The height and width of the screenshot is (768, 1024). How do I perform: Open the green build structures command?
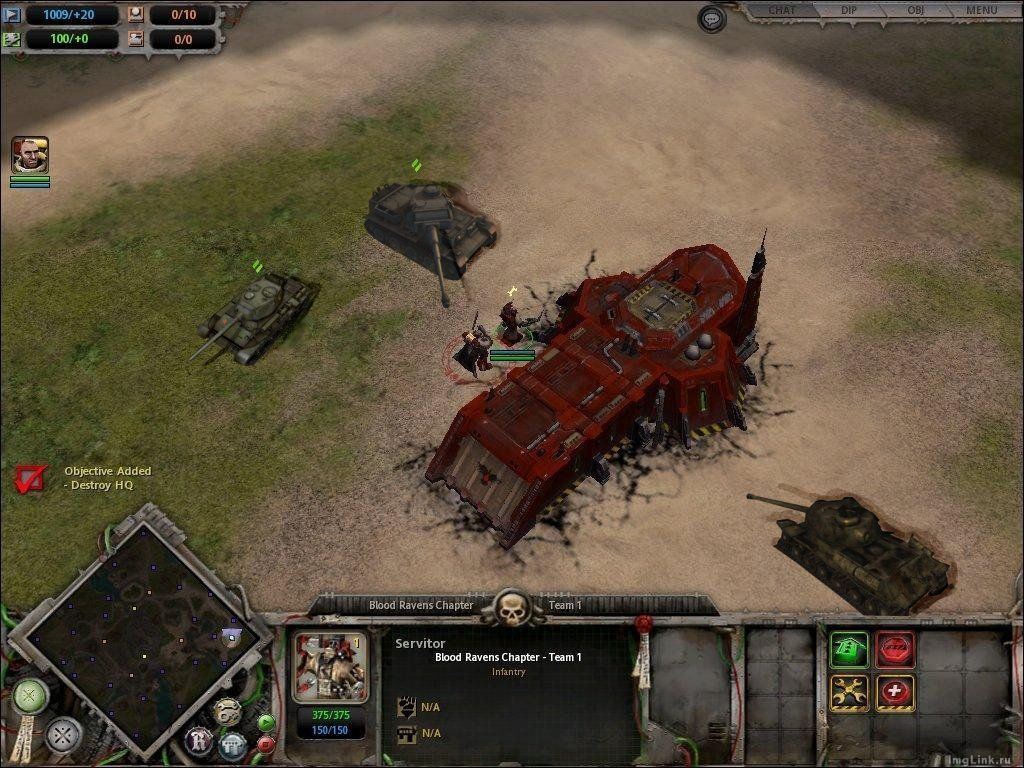click(x=849, y=649)
